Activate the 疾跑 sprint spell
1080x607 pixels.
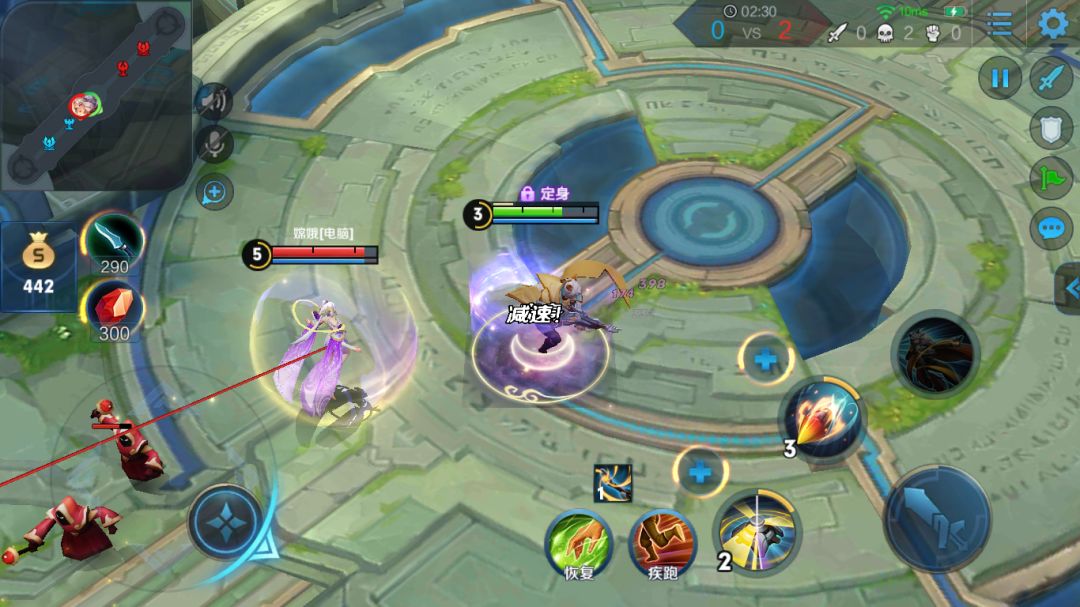662,543
